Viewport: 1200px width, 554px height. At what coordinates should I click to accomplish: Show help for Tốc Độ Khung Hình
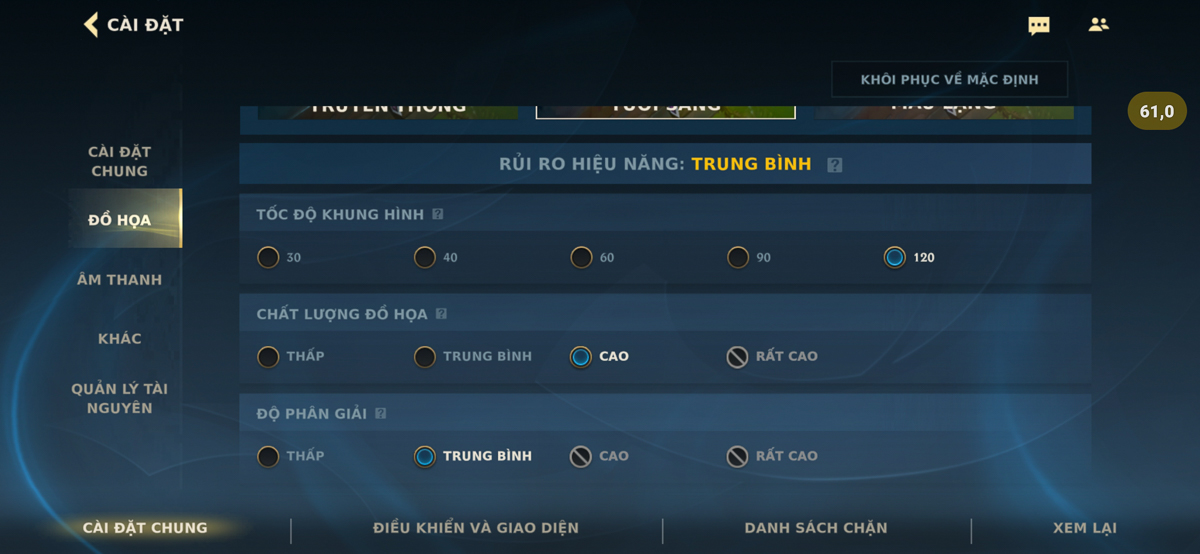[438, 215]
